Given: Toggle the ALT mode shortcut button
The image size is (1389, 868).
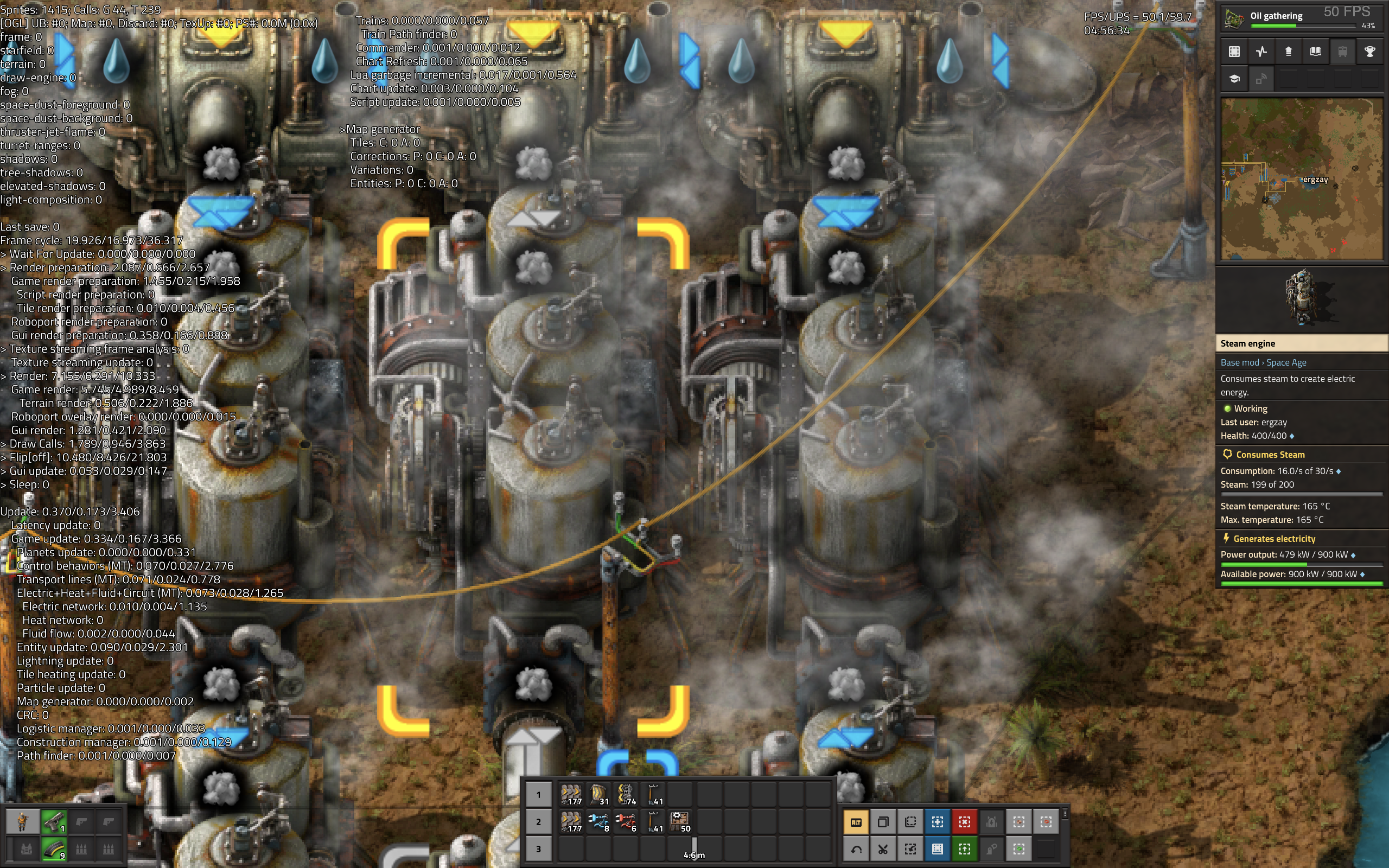Looking at the screenshot, I should 855,822.
